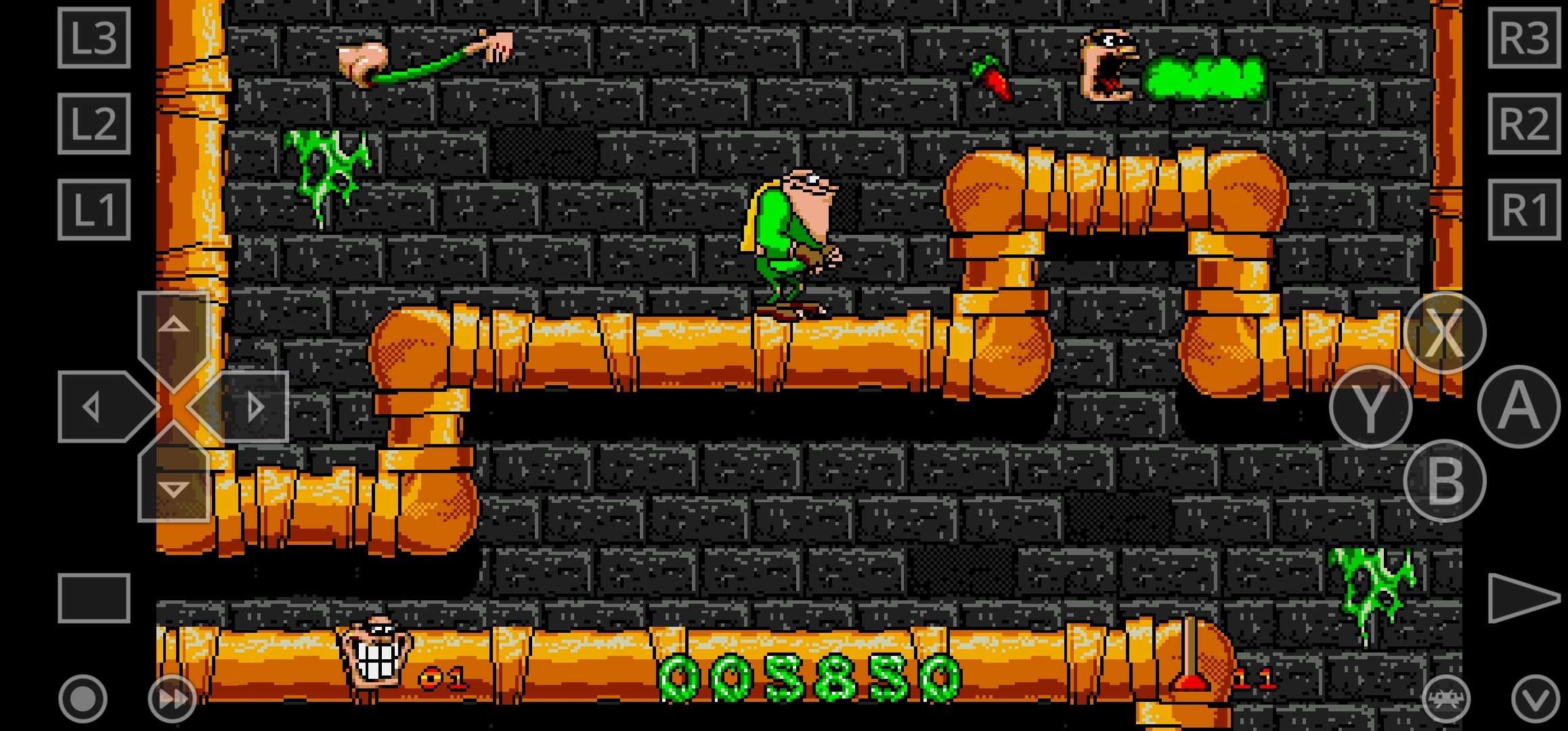This screenshot has width=1568, height=731.
Task: Click the circular dot button at bottom-left
Action: click(x=83, y=699)
